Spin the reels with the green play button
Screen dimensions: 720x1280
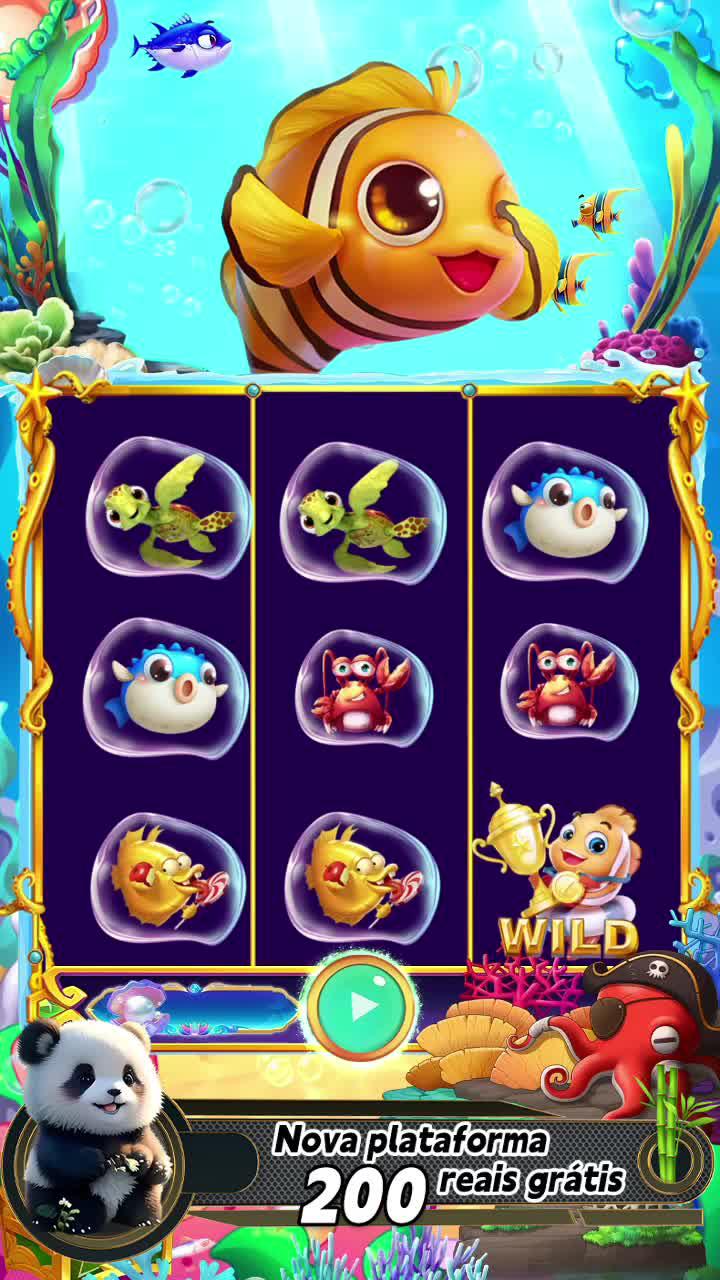tap(362, 1005)
